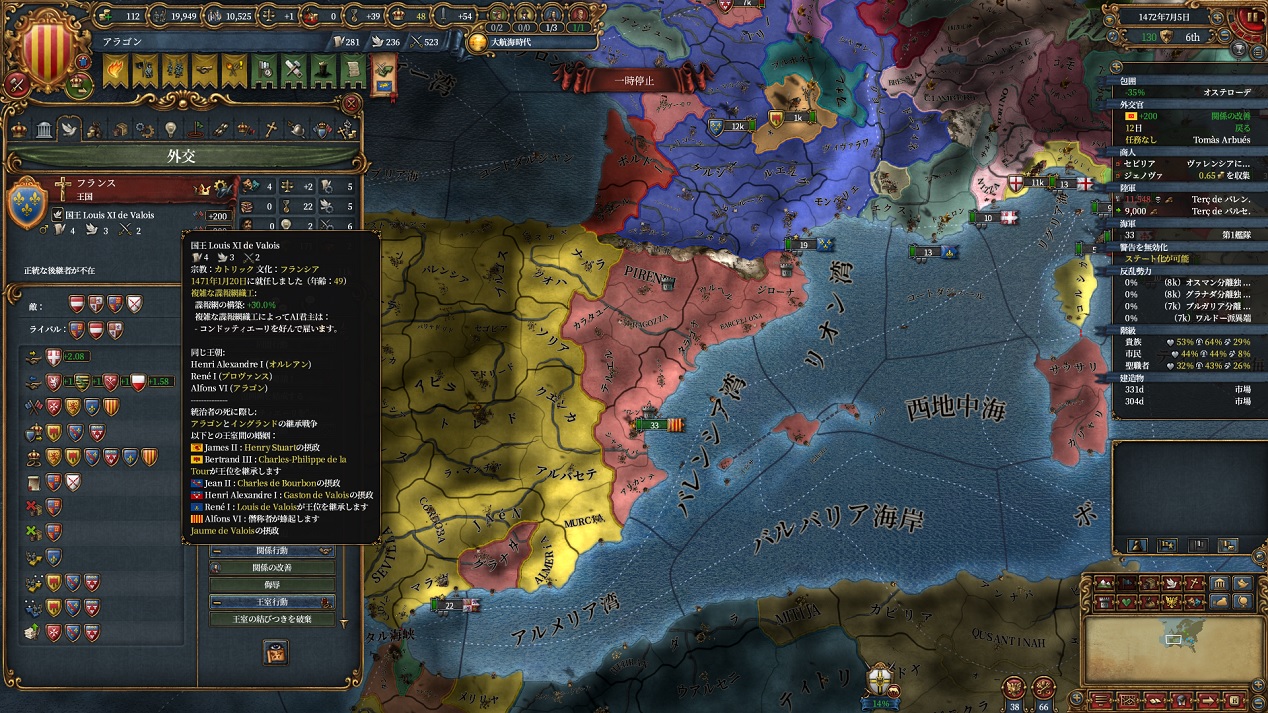Choose 王室の結びつきを破棄 (break royal marriage)
This screenshot has height=713, width=1268.
click(271, 620)
